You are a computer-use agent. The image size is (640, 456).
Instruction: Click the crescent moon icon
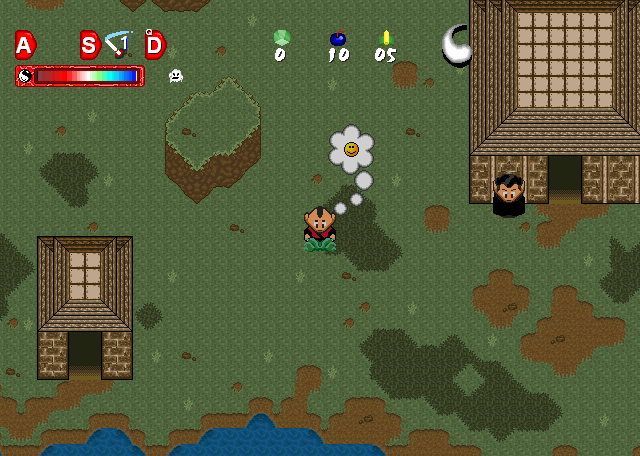[457, 45]
